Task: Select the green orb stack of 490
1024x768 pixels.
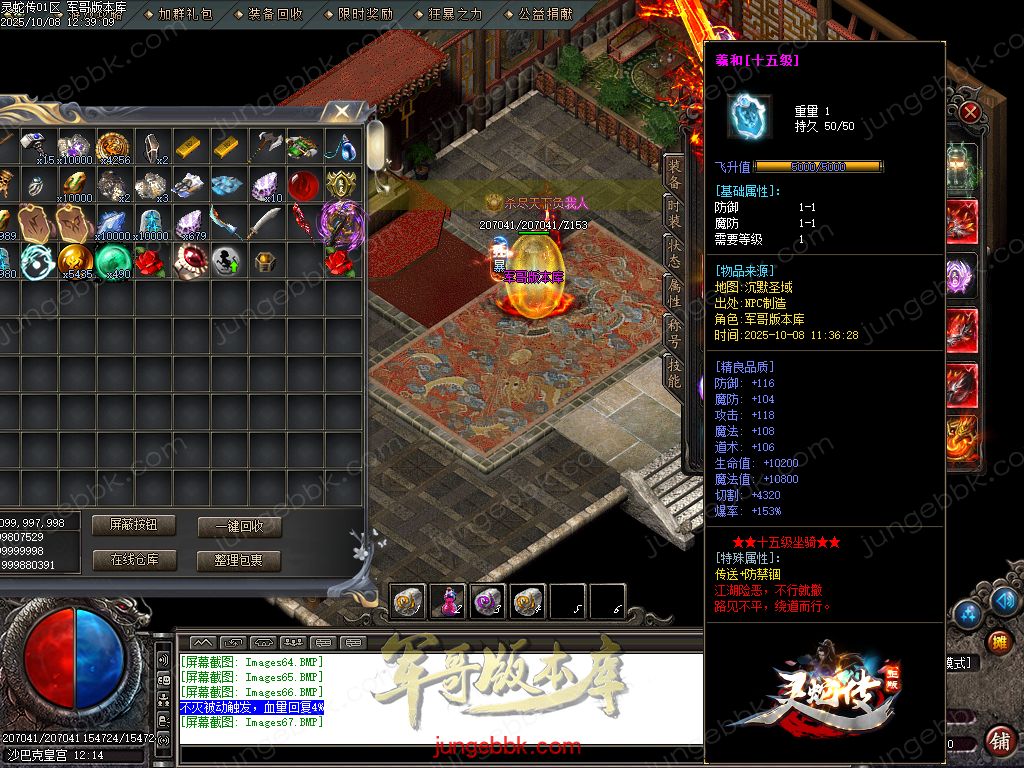Action: [x=112, y=262]
